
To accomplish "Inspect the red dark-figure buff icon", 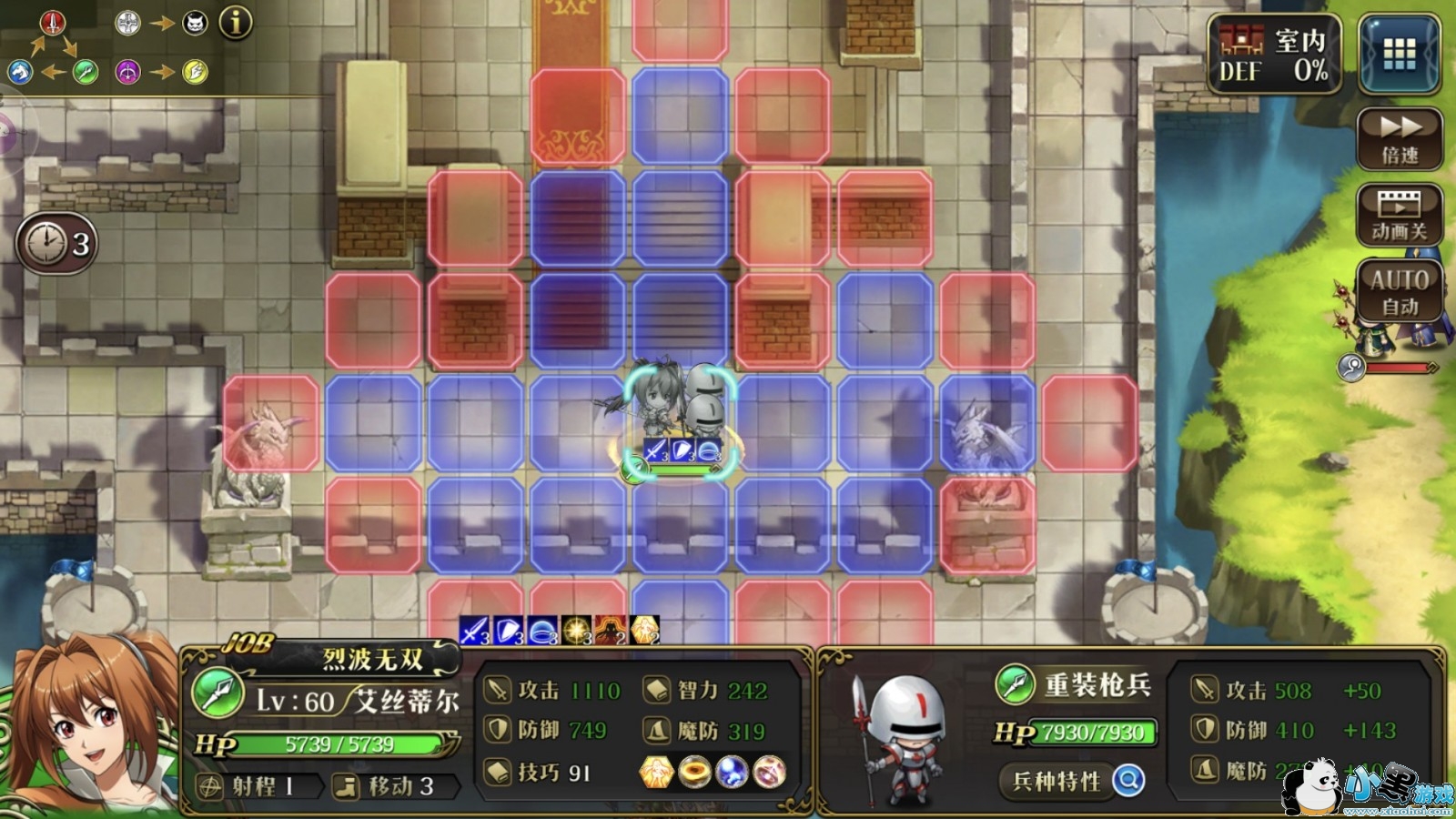I will pos(610,630).
